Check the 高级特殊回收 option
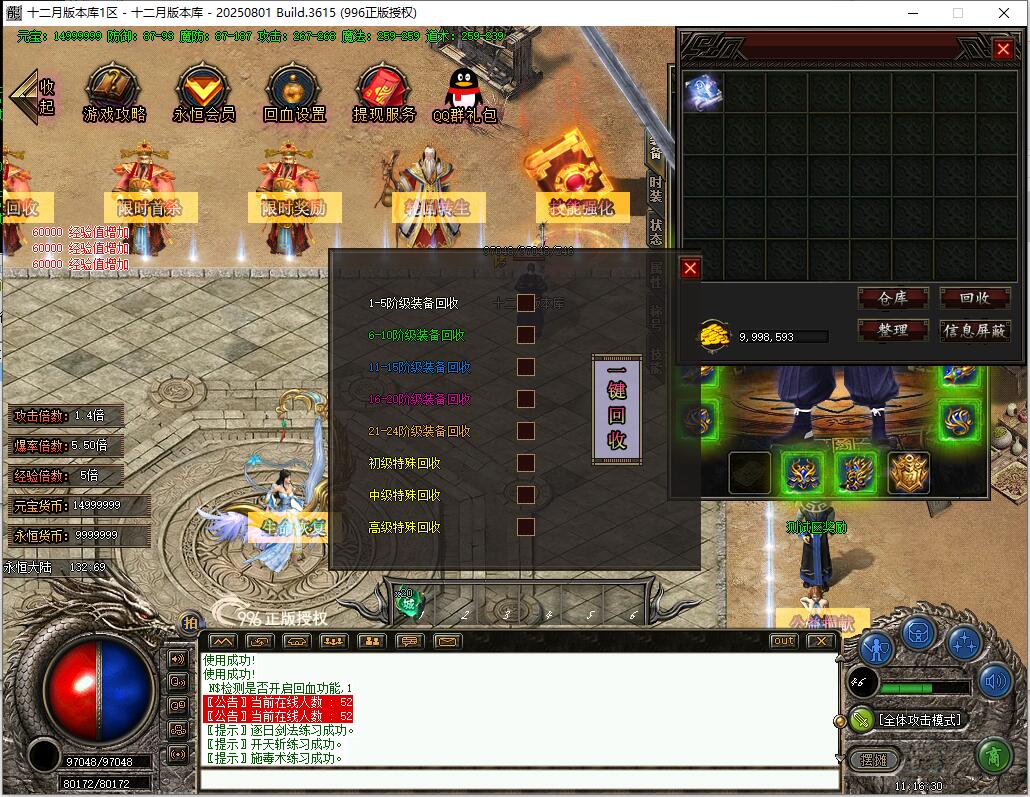Viewport: 1030px width, 797px height. coord(525,527)
